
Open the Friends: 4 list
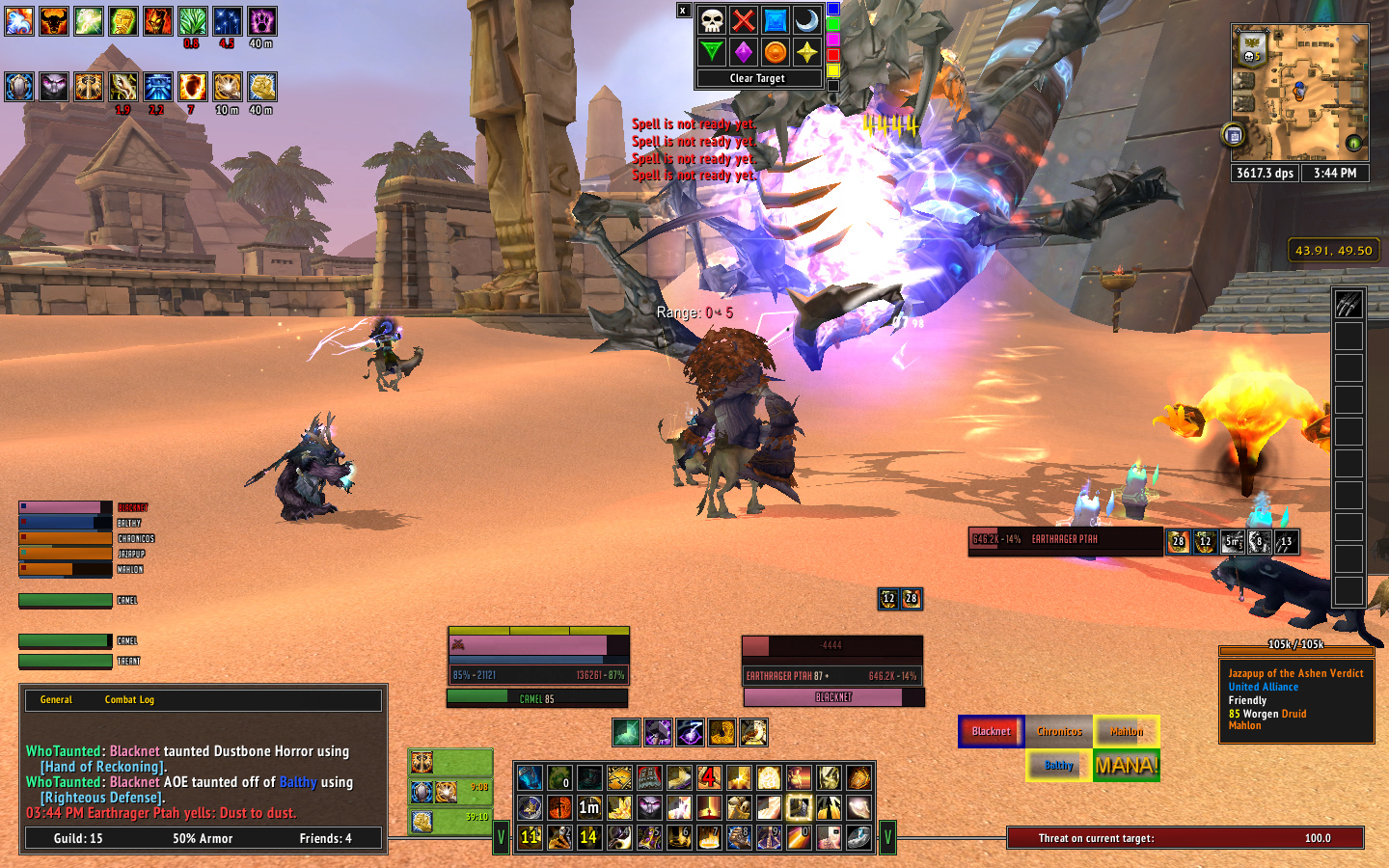click(x=325, y=839)
